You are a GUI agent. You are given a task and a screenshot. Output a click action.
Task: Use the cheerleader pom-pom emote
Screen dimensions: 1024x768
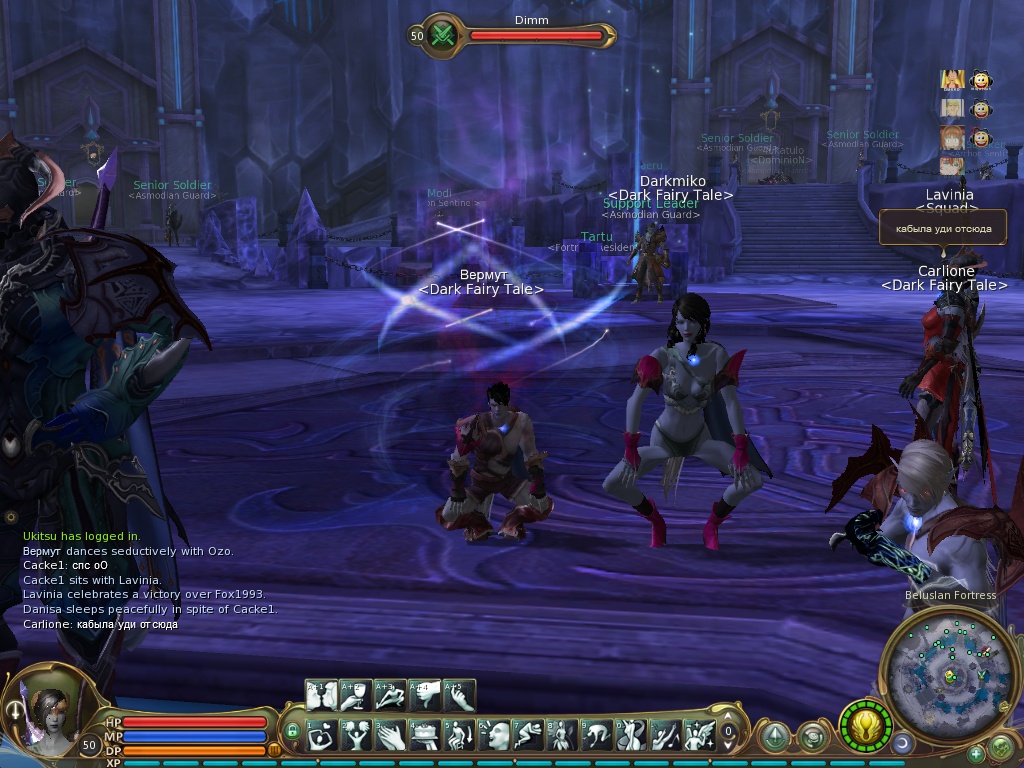[x=357, y=736]
